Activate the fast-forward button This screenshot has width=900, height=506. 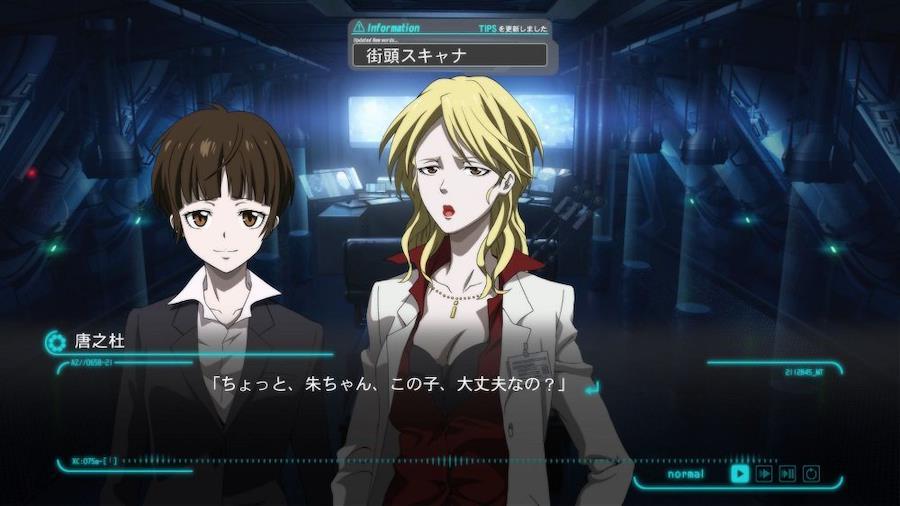[764, 473]
